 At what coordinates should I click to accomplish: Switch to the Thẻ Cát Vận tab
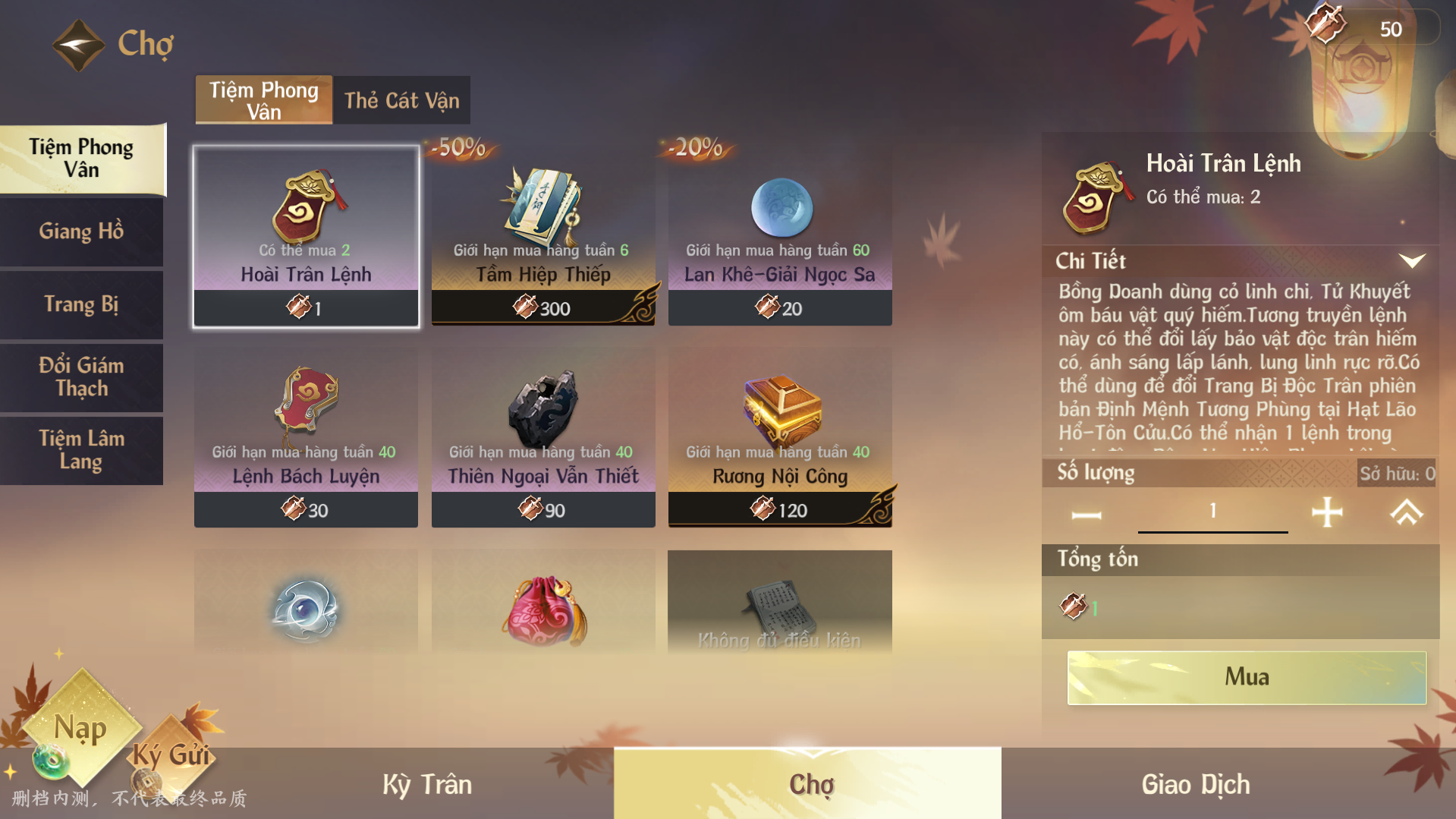coord(401,100)
